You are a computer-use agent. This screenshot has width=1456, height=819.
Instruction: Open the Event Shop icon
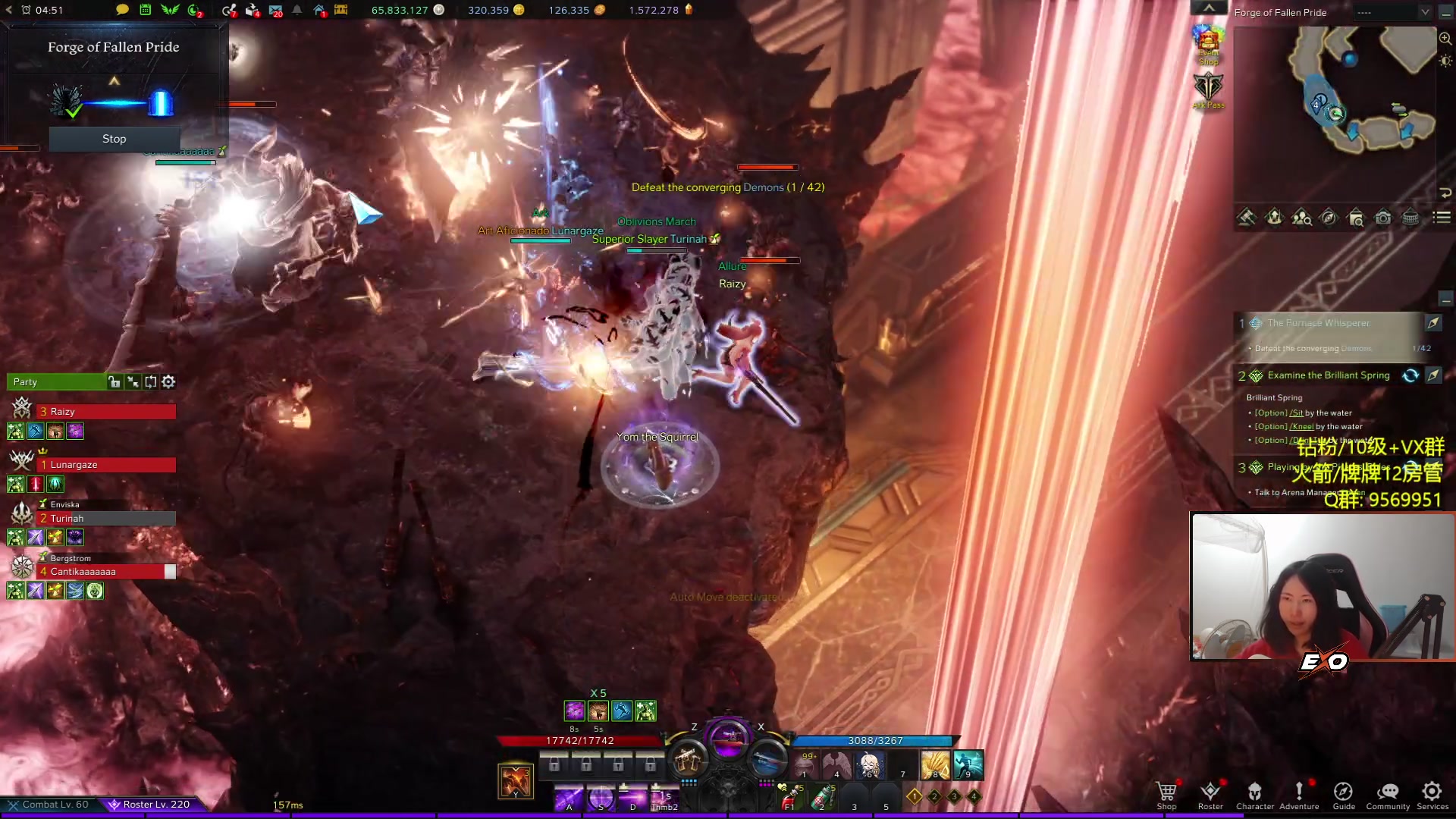coord(1208,45)
